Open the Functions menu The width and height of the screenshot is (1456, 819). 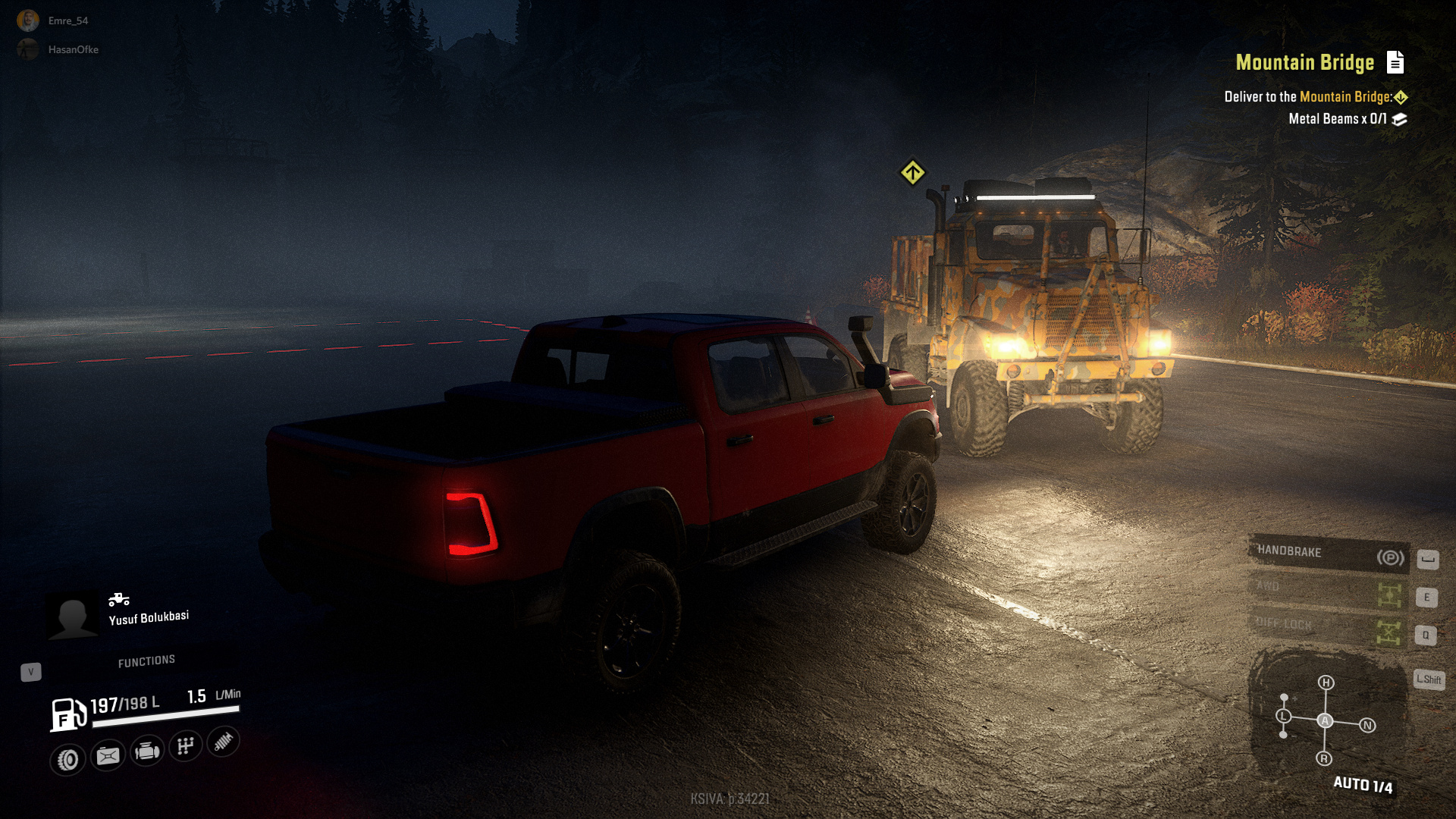point(146,661)
